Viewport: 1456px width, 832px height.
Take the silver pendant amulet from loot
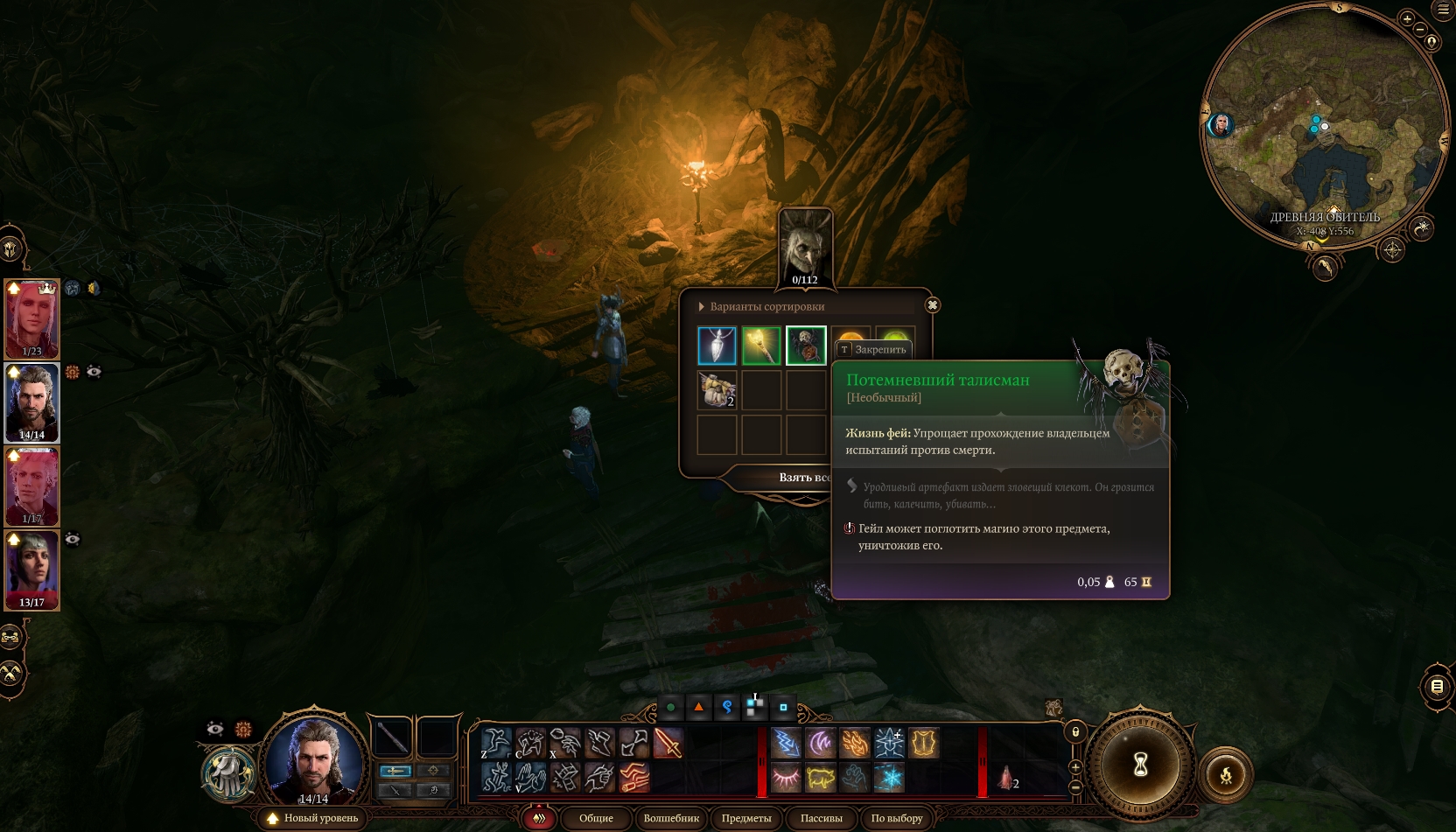click(717, 346)
